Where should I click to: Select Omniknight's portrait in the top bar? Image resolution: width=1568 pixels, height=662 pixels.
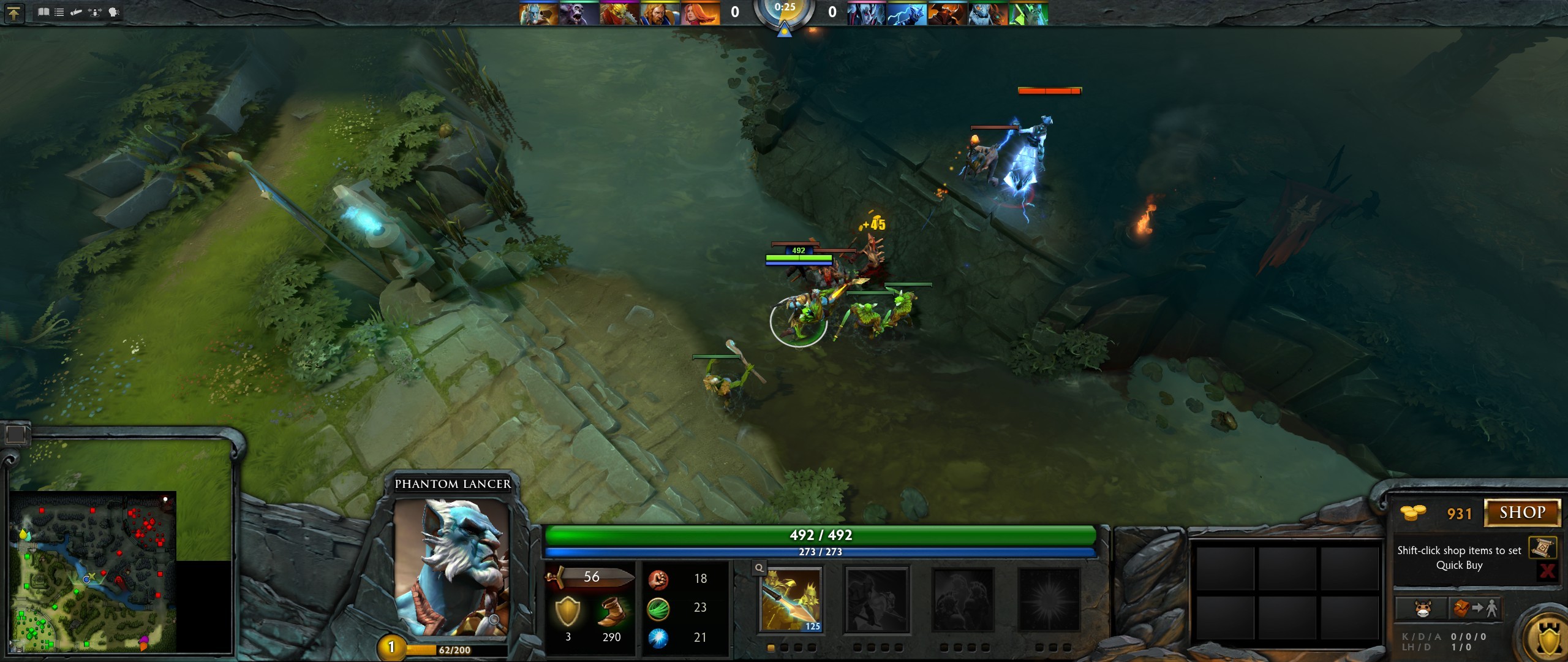[660, 13]
